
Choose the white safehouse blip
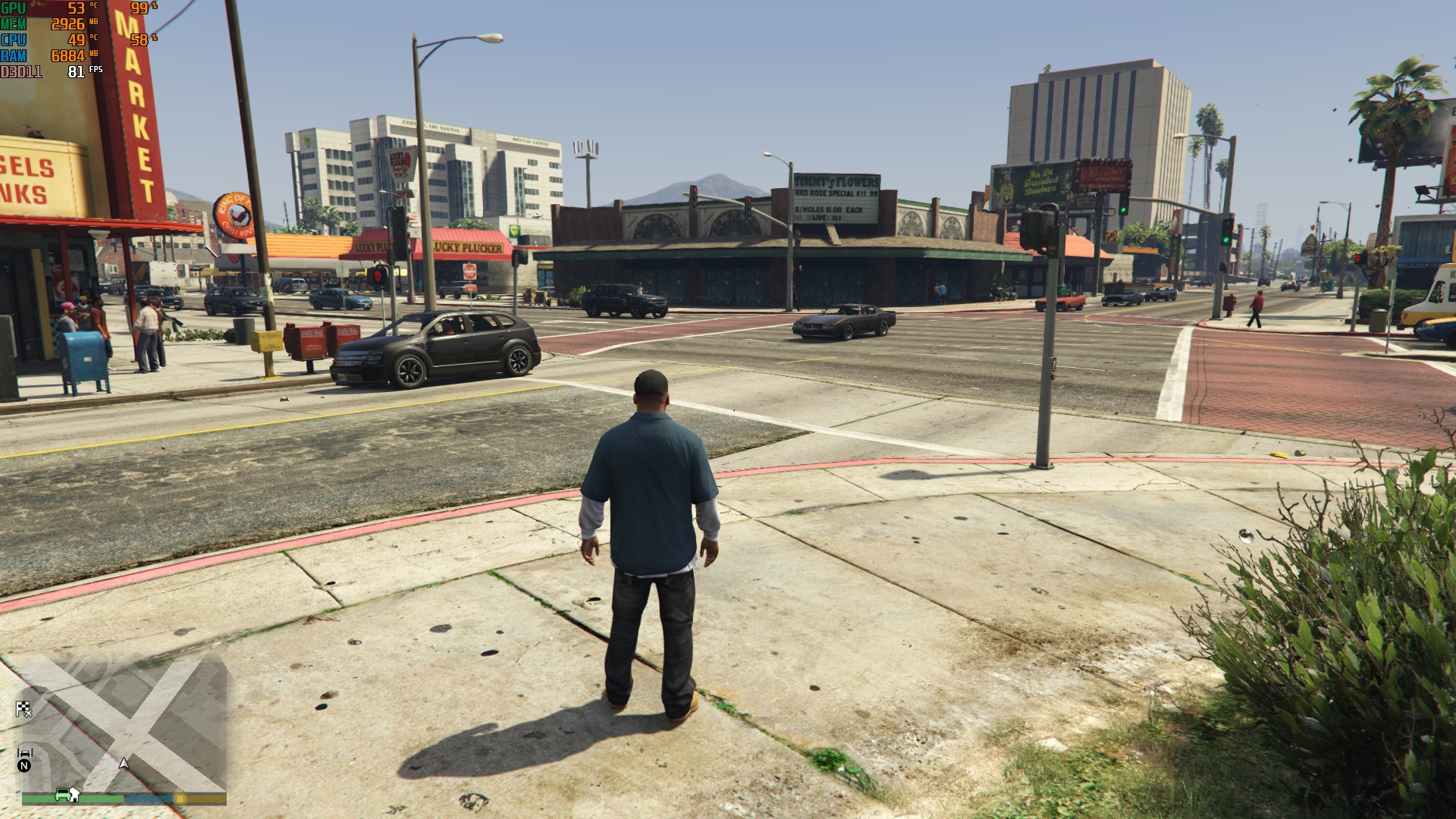(x=74, y=794)
